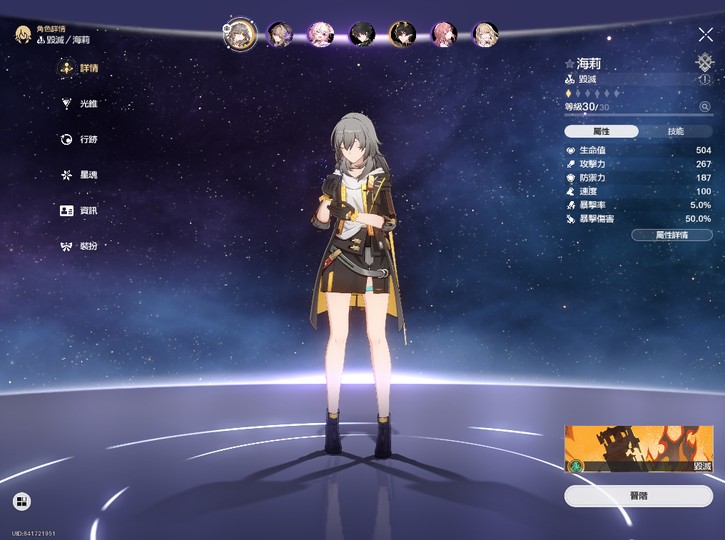Switch to the 技能 skills tab

click(x=675, y=131)
